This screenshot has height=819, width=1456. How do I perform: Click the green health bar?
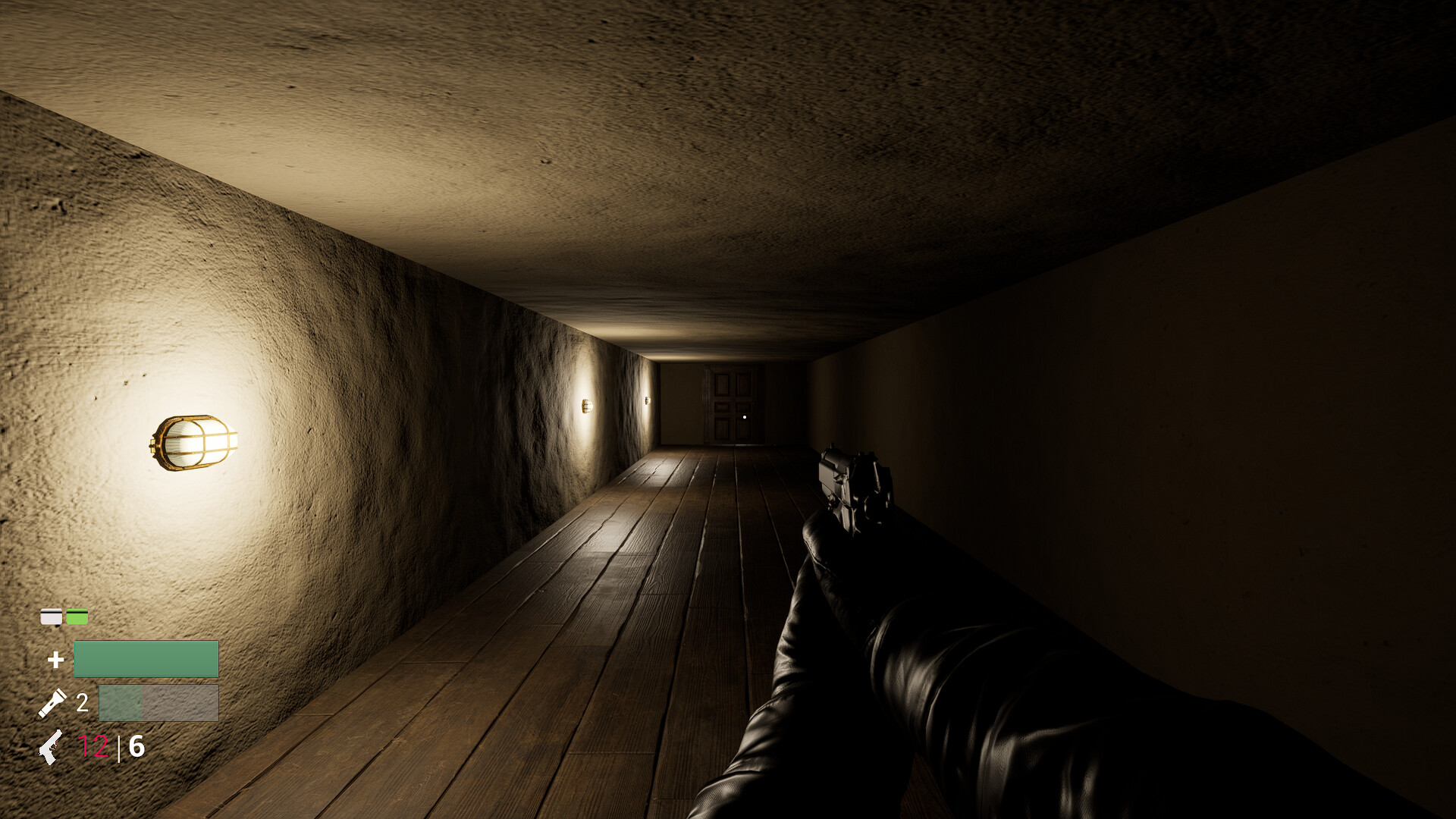(x=146, y=658)
